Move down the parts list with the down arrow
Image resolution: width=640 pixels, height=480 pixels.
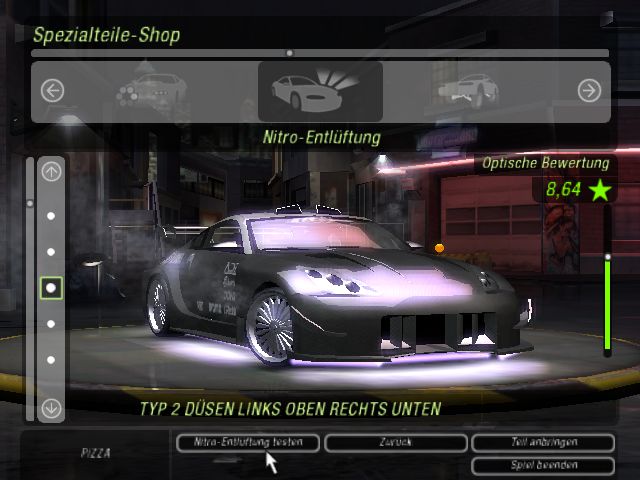52,408
